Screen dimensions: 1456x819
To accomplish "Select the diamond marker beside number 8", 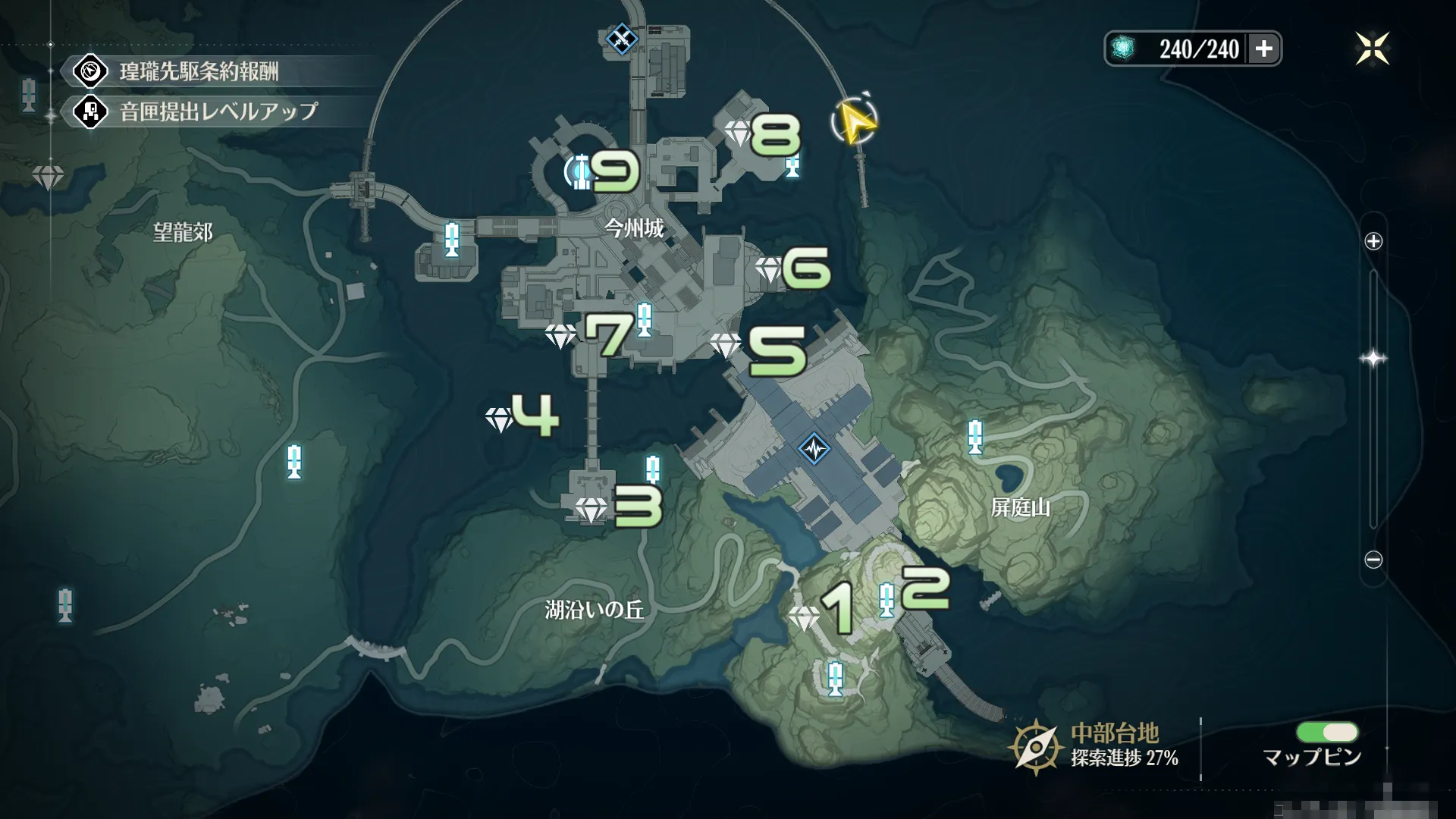I will click(738, 134).
